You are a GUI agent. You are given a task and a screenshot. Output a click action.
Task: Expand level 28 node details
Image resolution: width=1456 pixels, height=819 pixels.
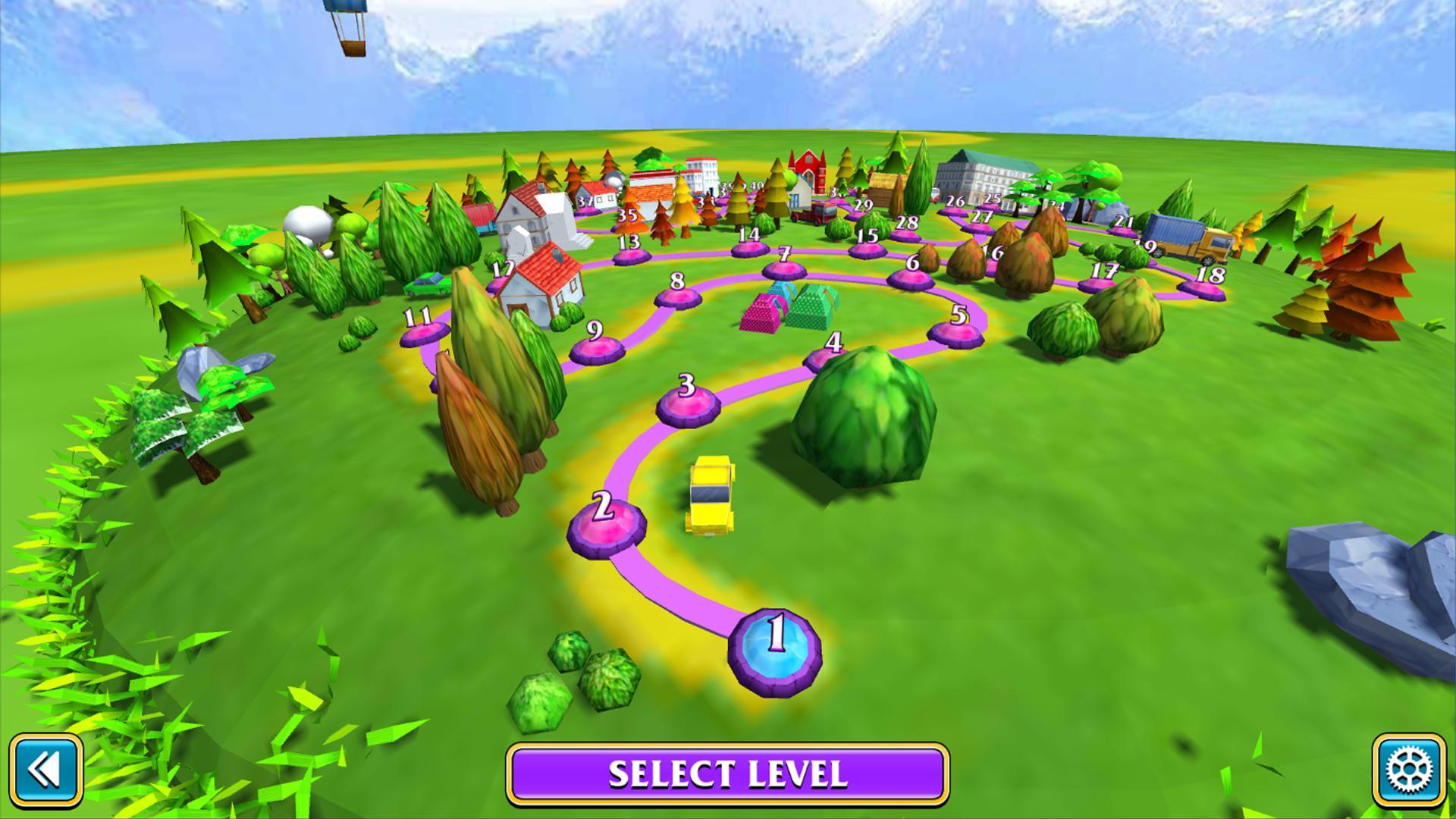[x=905, y=235]
